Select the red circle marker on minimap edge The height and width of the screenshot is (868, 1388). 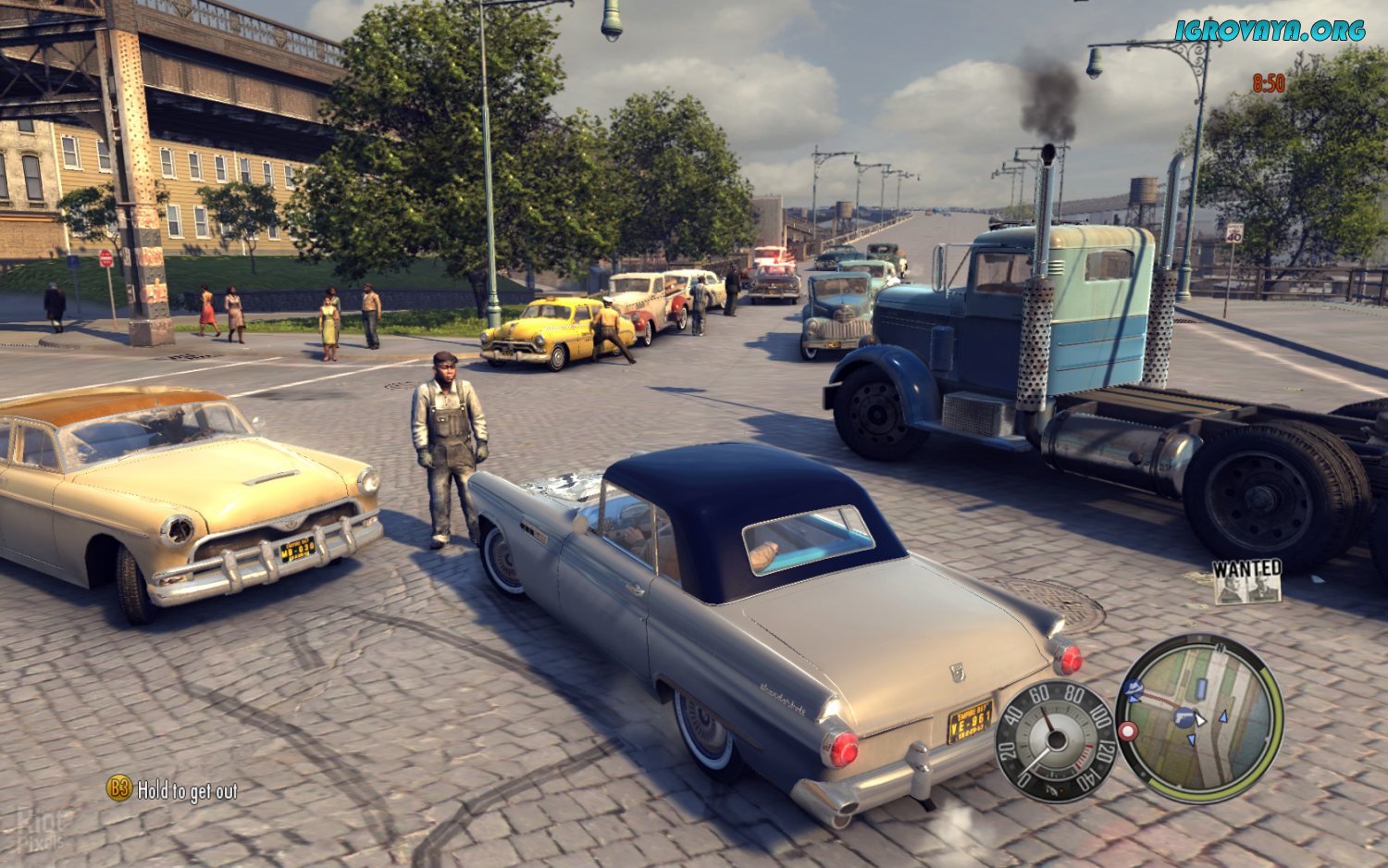tap(1127, 731)
